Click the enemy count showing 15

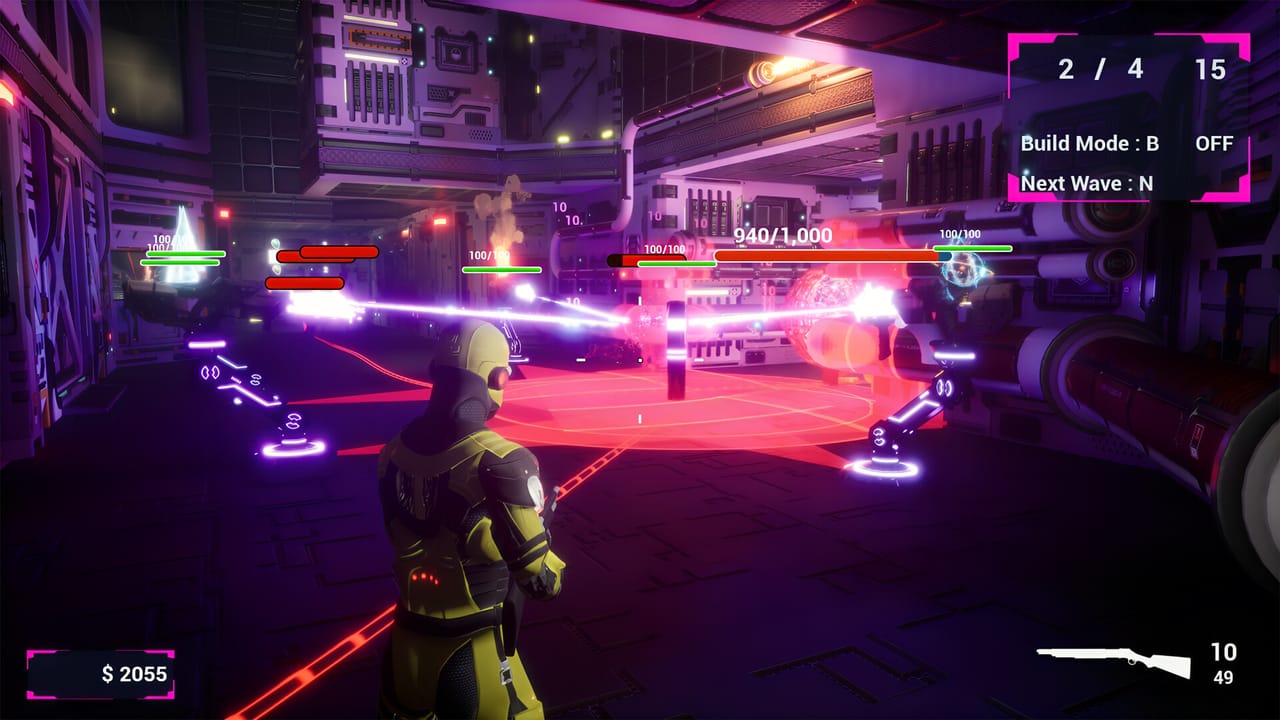[x=1211, y=71]
